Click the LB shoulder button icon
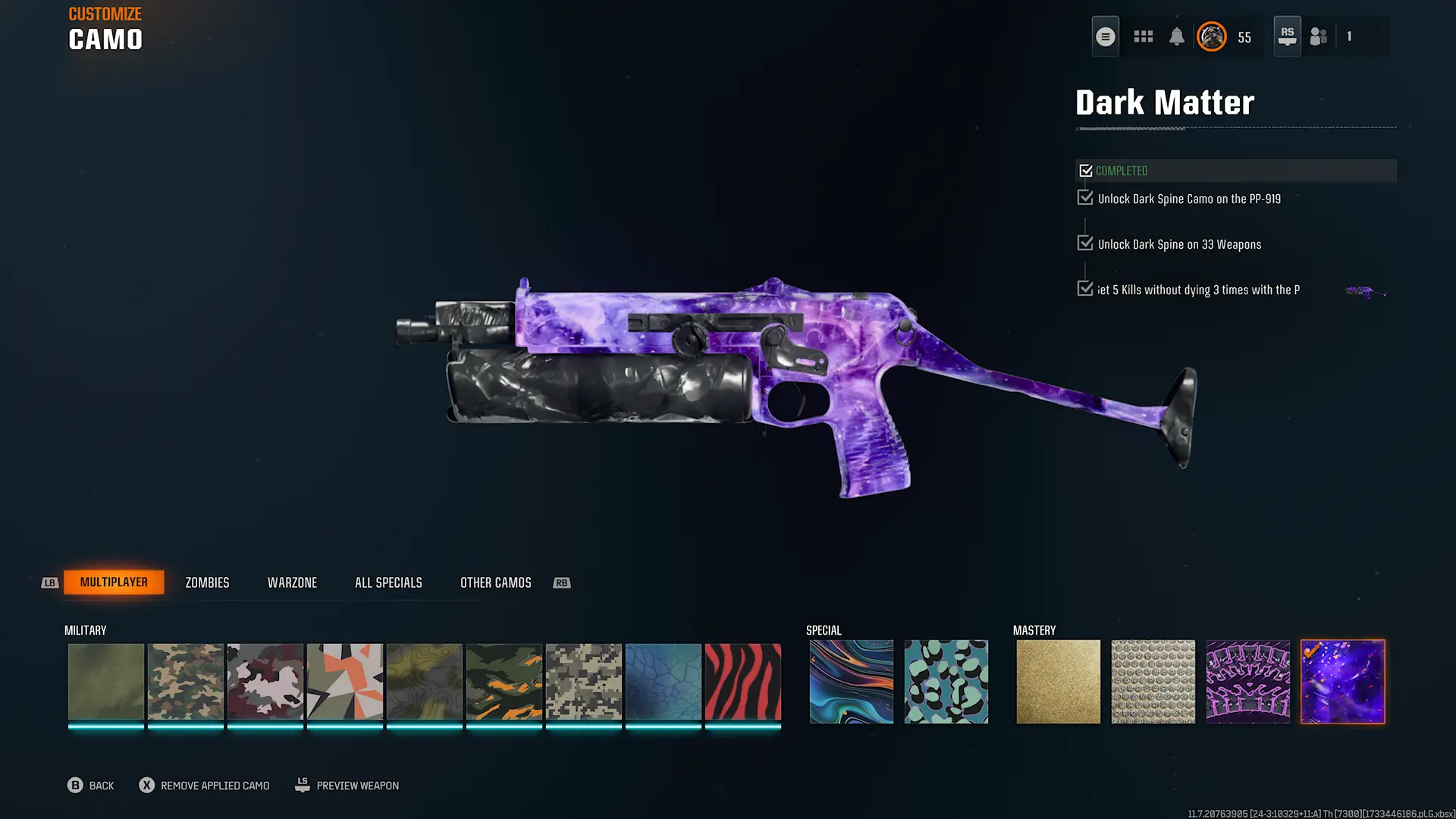Screen dimensions: 1456x819 (x=49, y=582)
